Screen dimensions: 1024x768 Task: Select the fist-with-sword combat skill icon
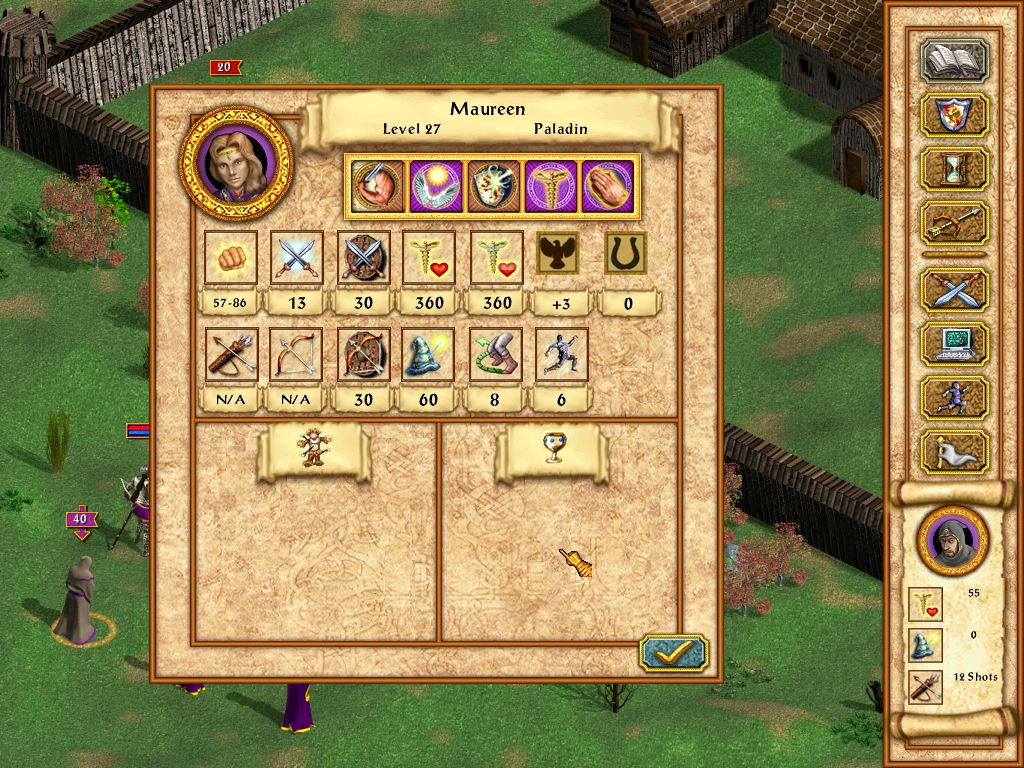pyautogui.click(x=377, y=187)
